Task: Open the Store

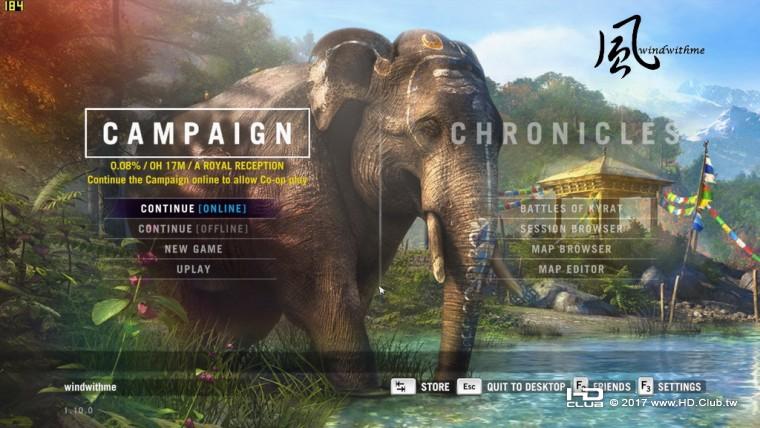Action: (x=434, y=387)
